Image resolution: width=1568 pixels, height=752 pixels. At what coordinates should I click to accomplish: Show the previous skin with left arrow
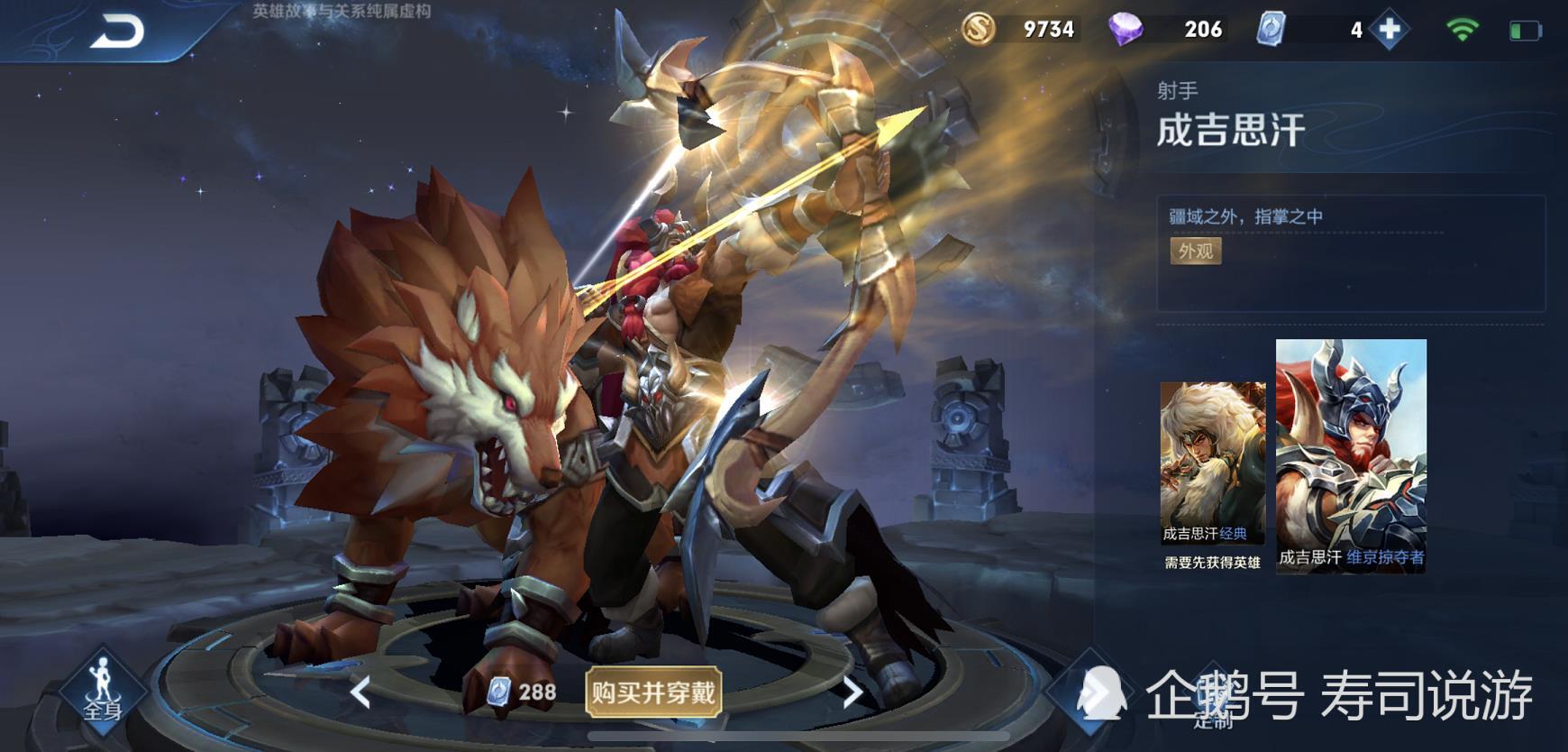360,692
